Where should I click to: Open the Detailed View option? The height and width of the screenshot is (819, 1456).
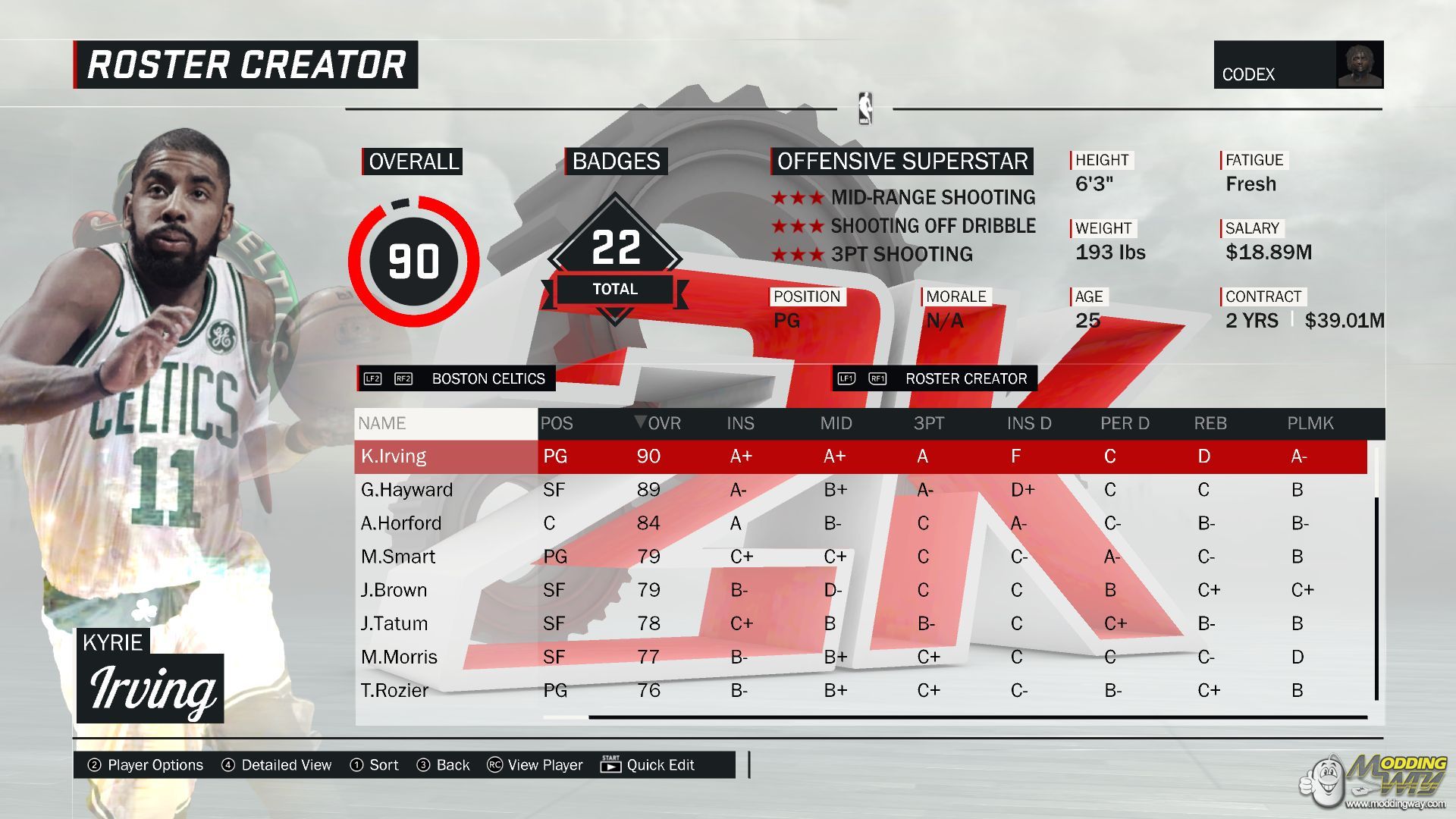pyautogui.click(x=277, y=765)
